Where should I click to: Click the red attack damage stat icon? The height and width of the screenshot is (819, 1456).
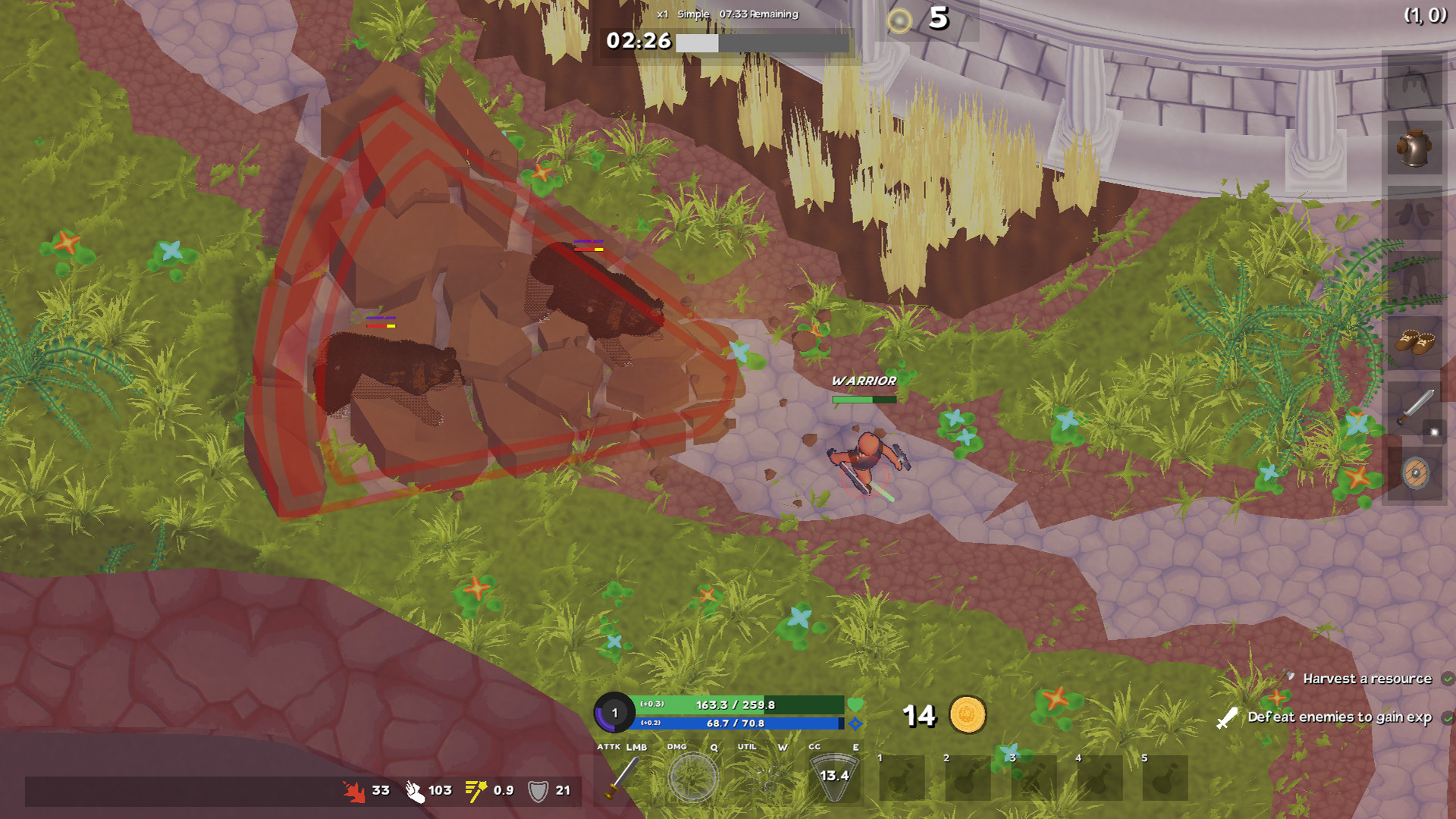pyautogui.click(x=353, y=790)
